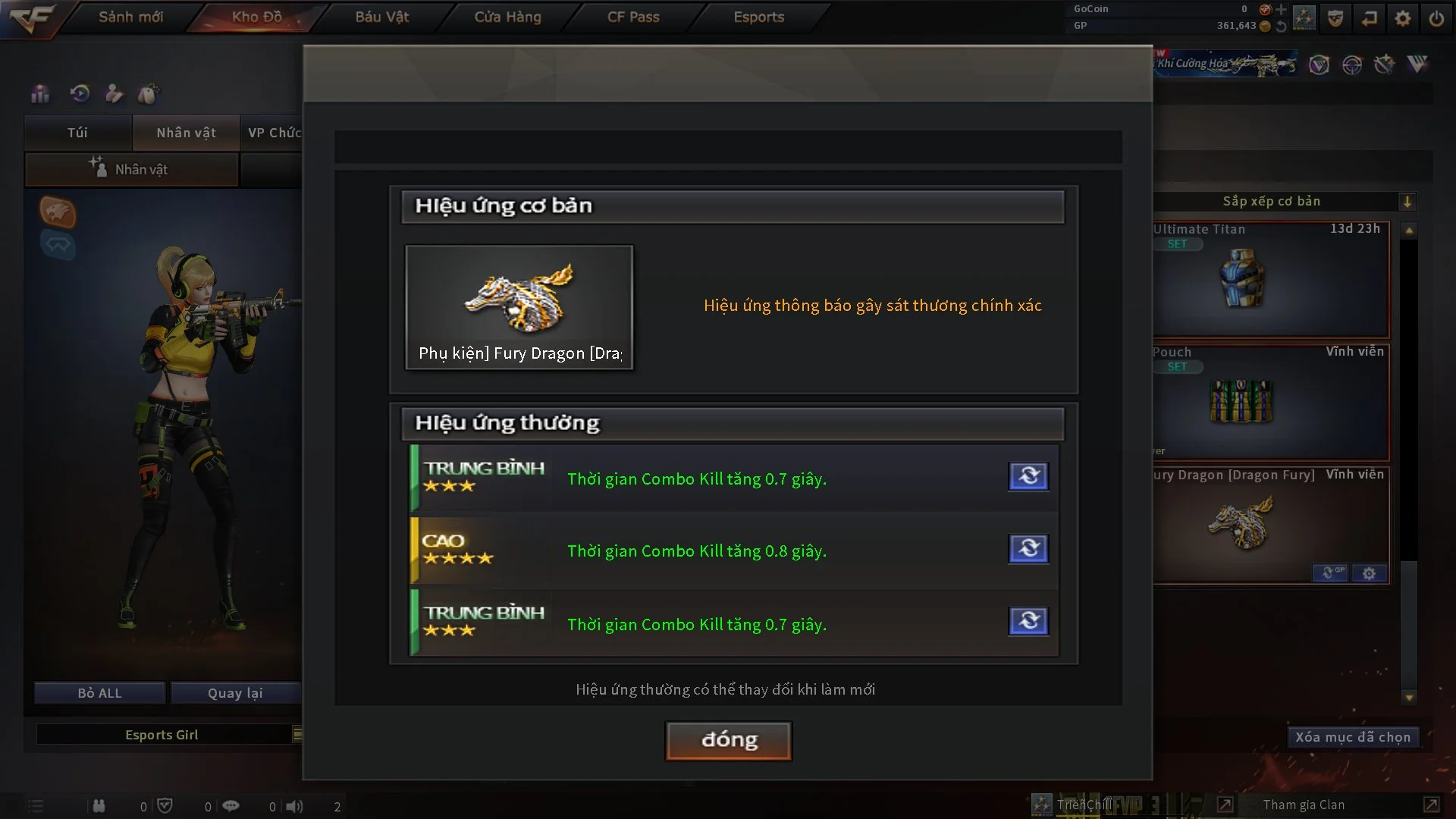The image size is (1456, 819).
Task: Click Xóa mục đã chọn button
Action: click(x=1353, y=736)
